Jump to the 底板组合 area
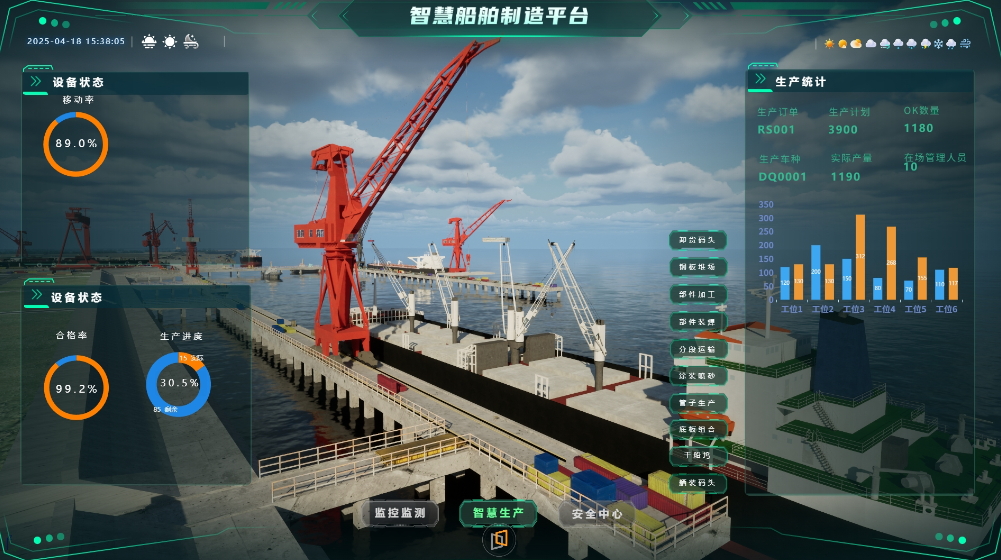Screen dimensions: 1001x560 [697, 428]
